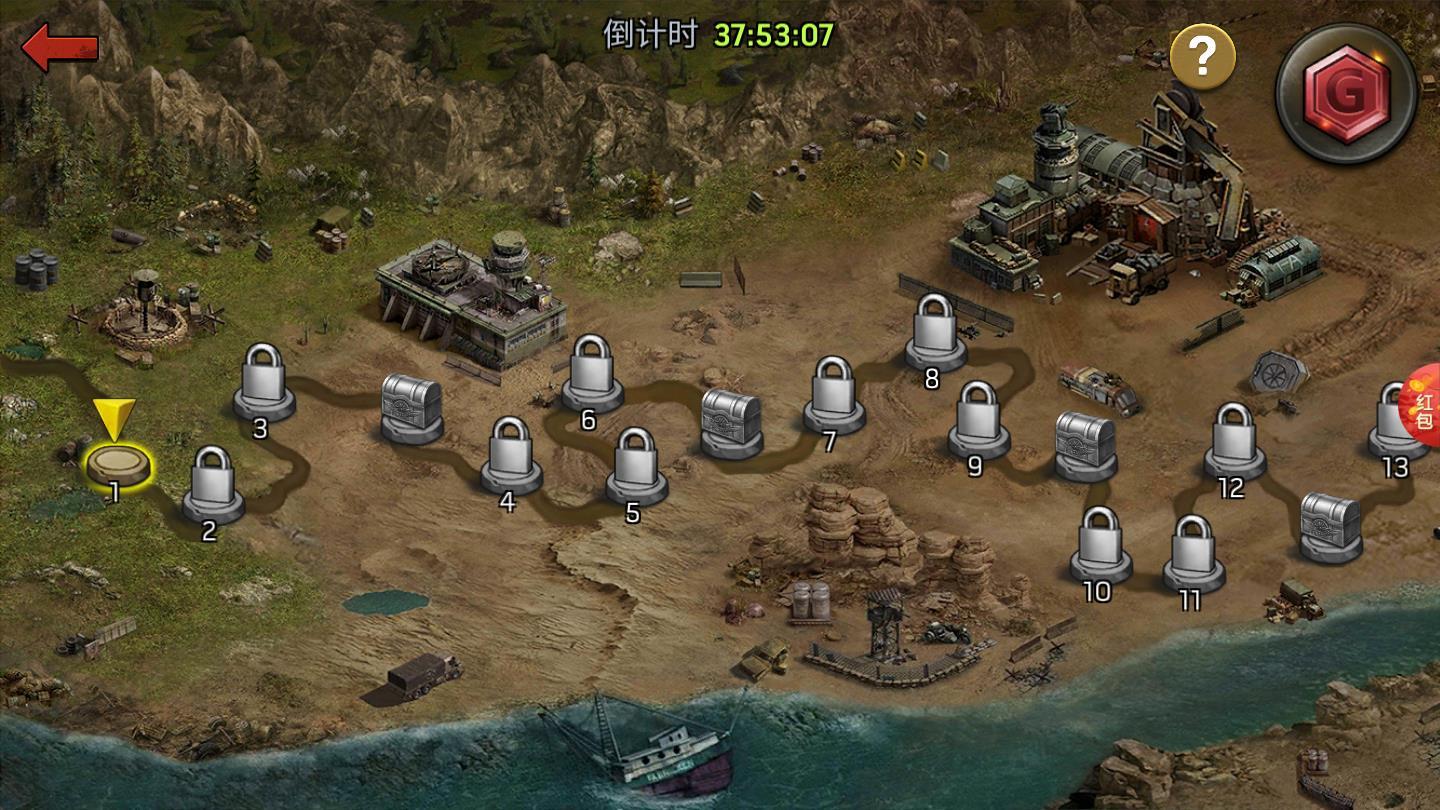Select locked stage 8
The image size is (1440, 810).
tap(936, 330)
